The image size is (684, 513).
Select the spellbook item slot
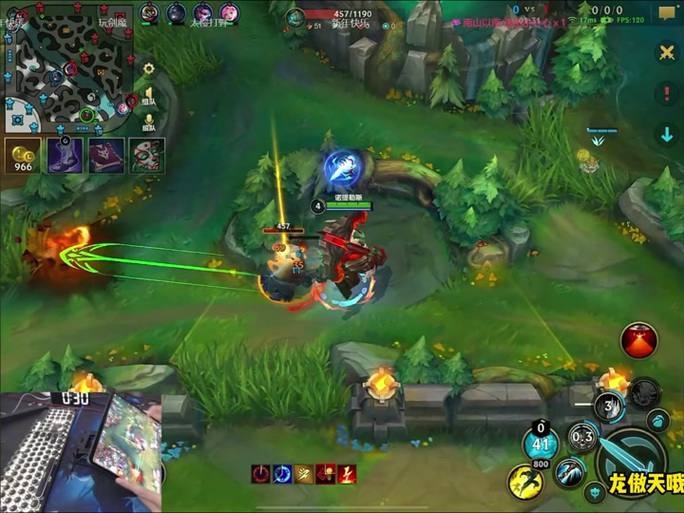click(x=106, y=156)
